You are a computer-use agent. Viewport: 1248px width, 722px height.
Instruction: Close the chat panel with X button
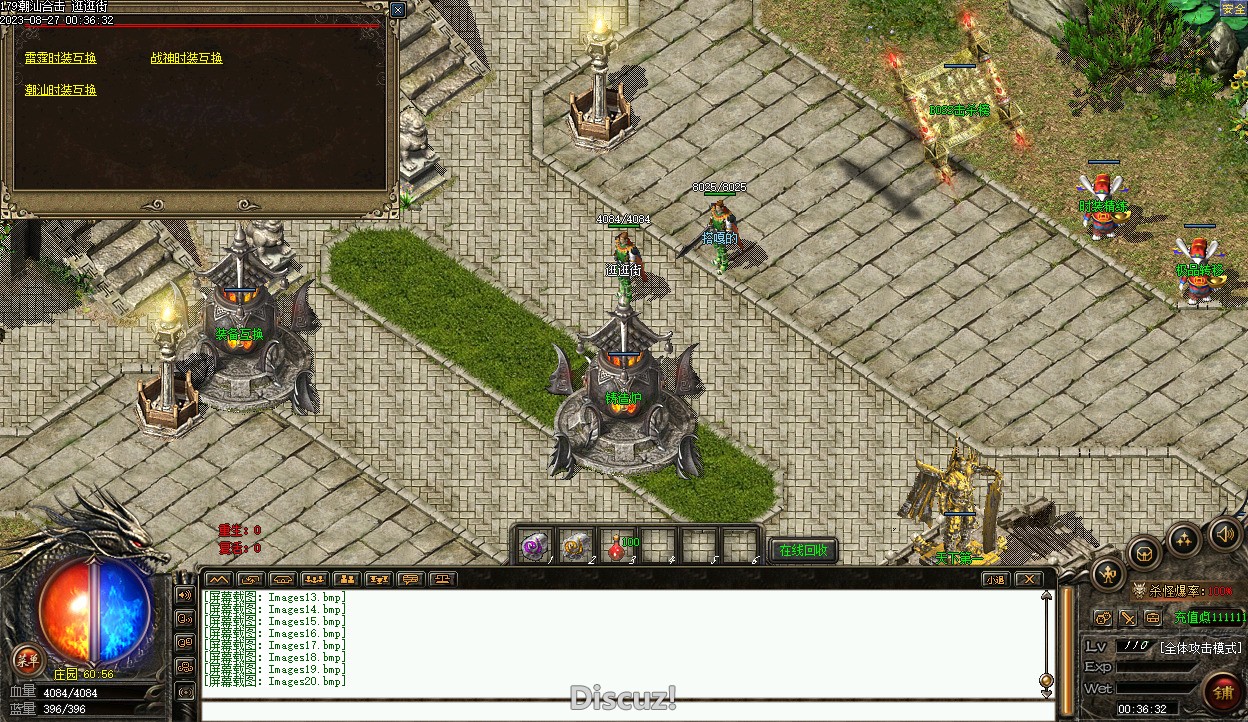1028,579
